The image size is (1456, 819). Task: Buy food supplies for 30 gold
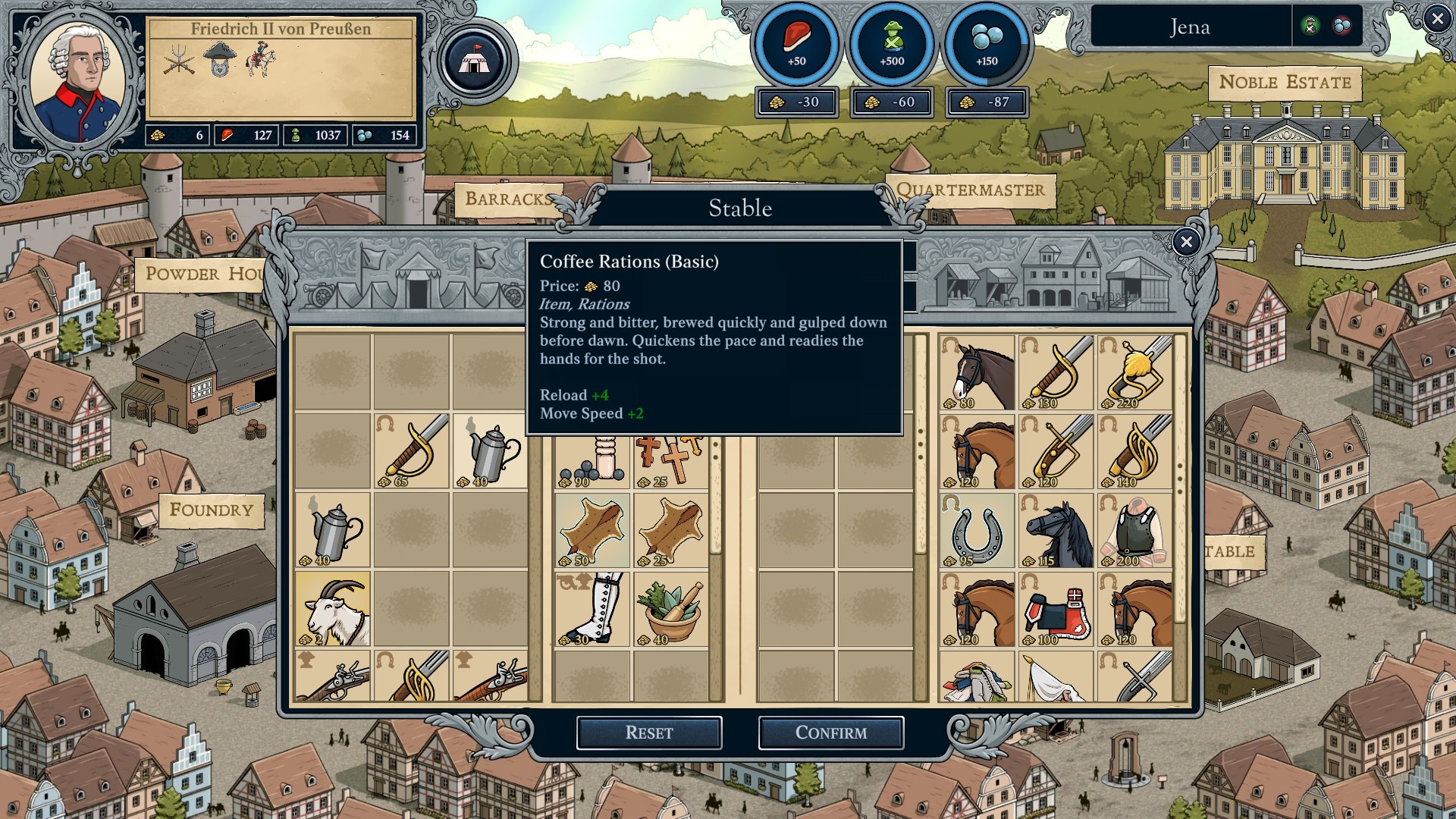point(796,102)
